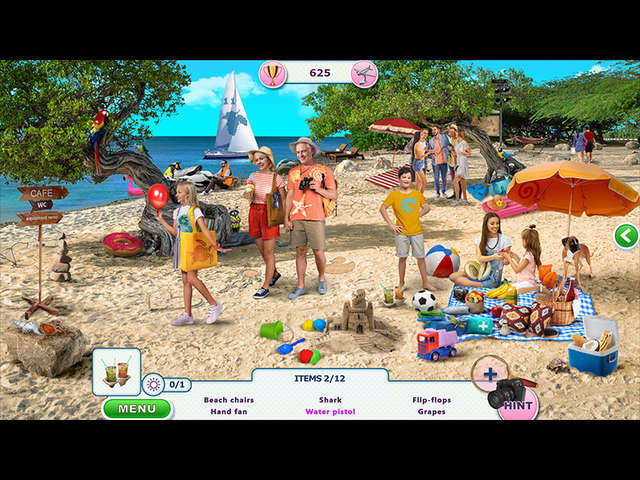Open the green MENU button
Screen dimensions: 640x480
click(x=136, y=408)
